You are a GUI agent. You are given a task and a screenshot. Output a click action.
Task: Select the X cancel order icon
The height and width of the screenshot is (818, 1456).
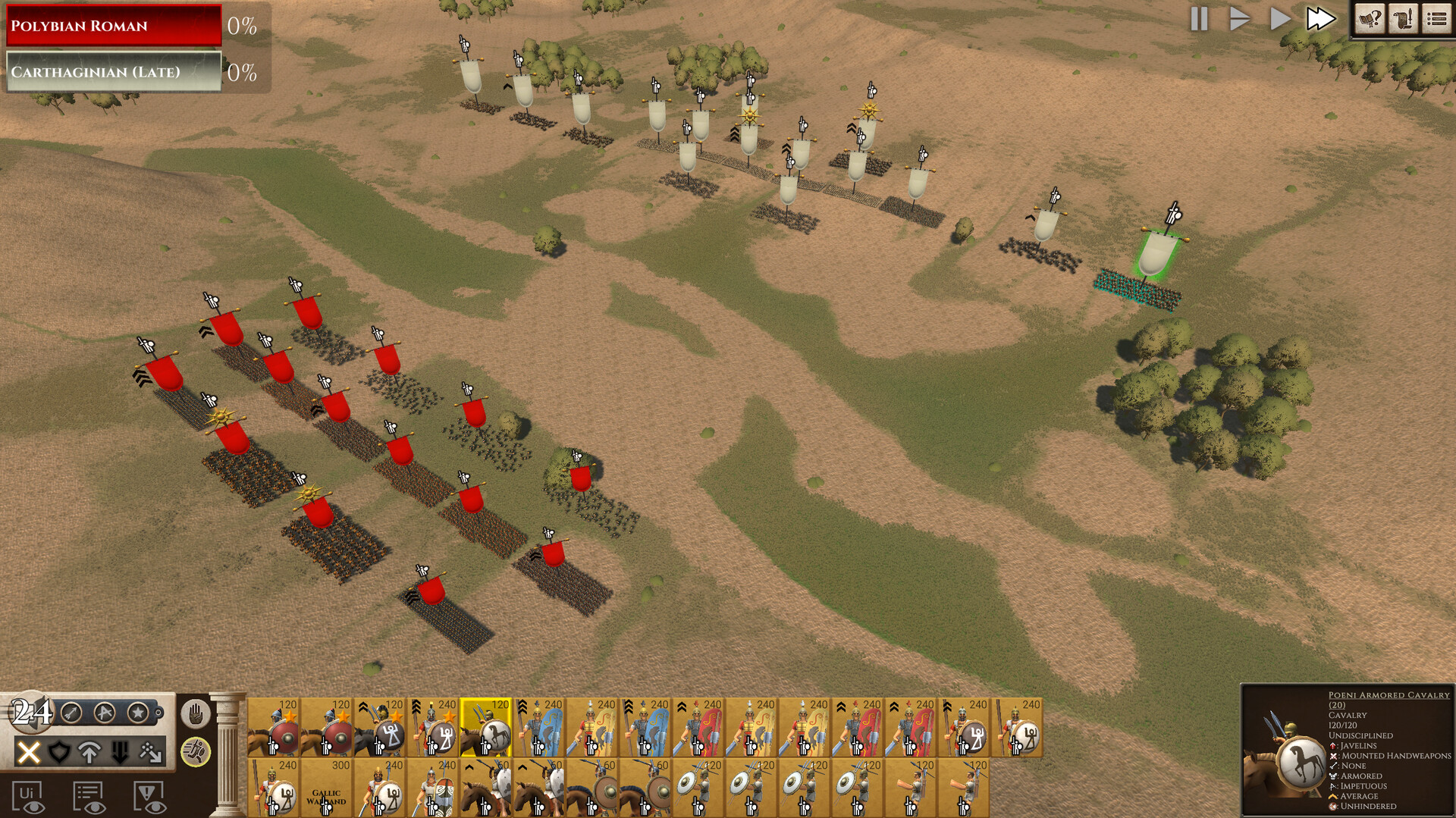point(28,752)
